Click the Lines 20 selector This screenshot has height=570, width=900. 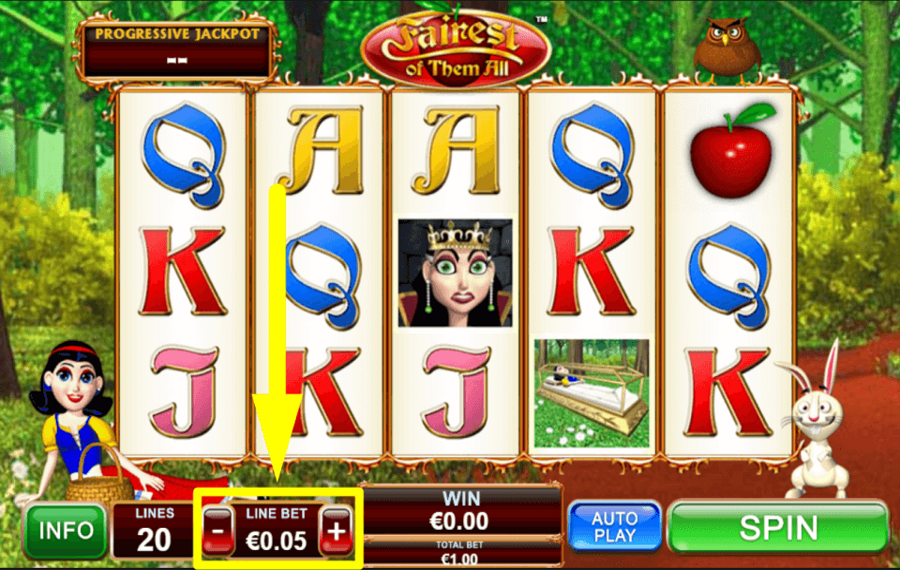tap(154, 531)
